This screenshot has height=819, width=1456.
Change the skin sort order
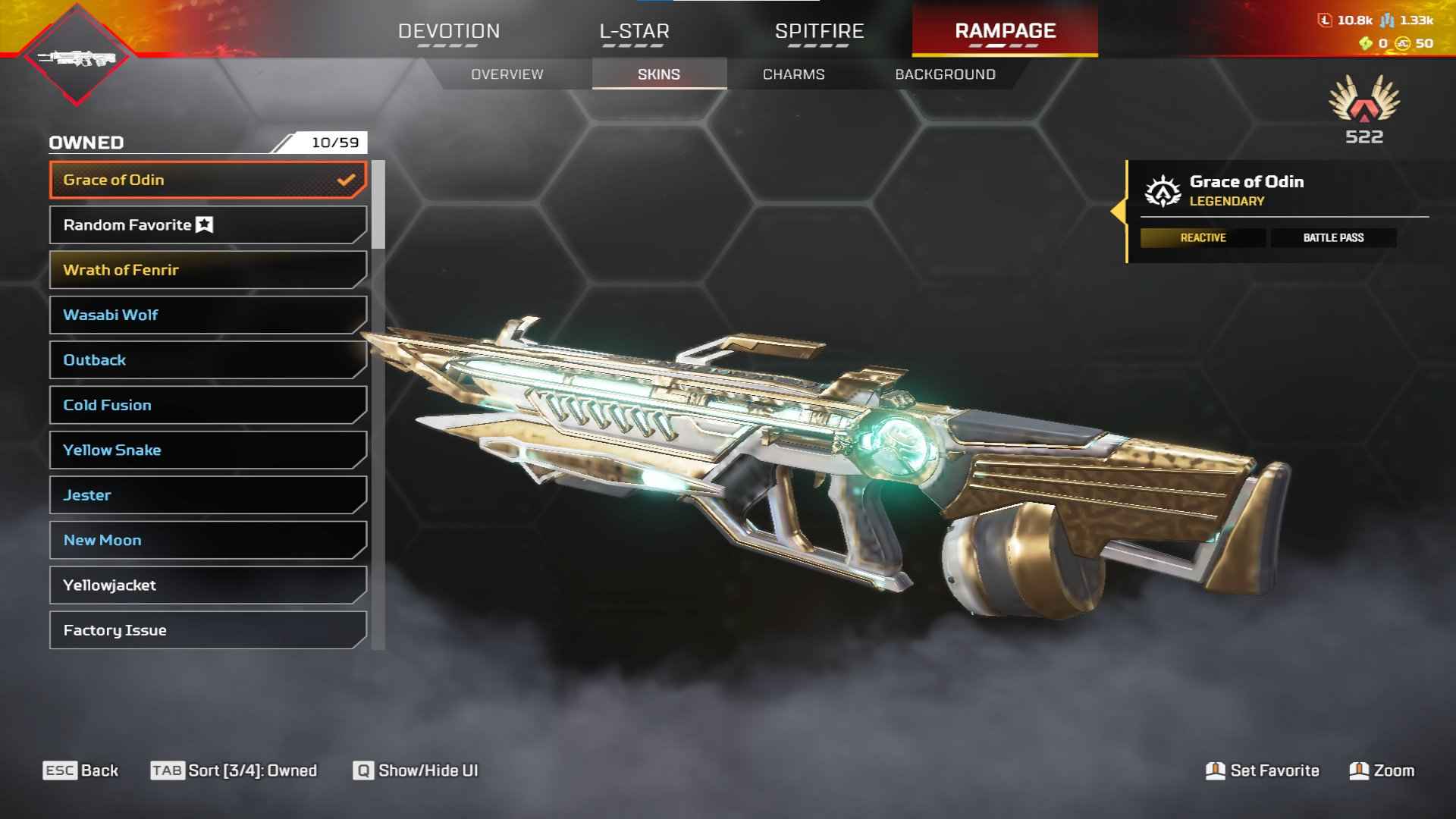[x=234, y=770]
